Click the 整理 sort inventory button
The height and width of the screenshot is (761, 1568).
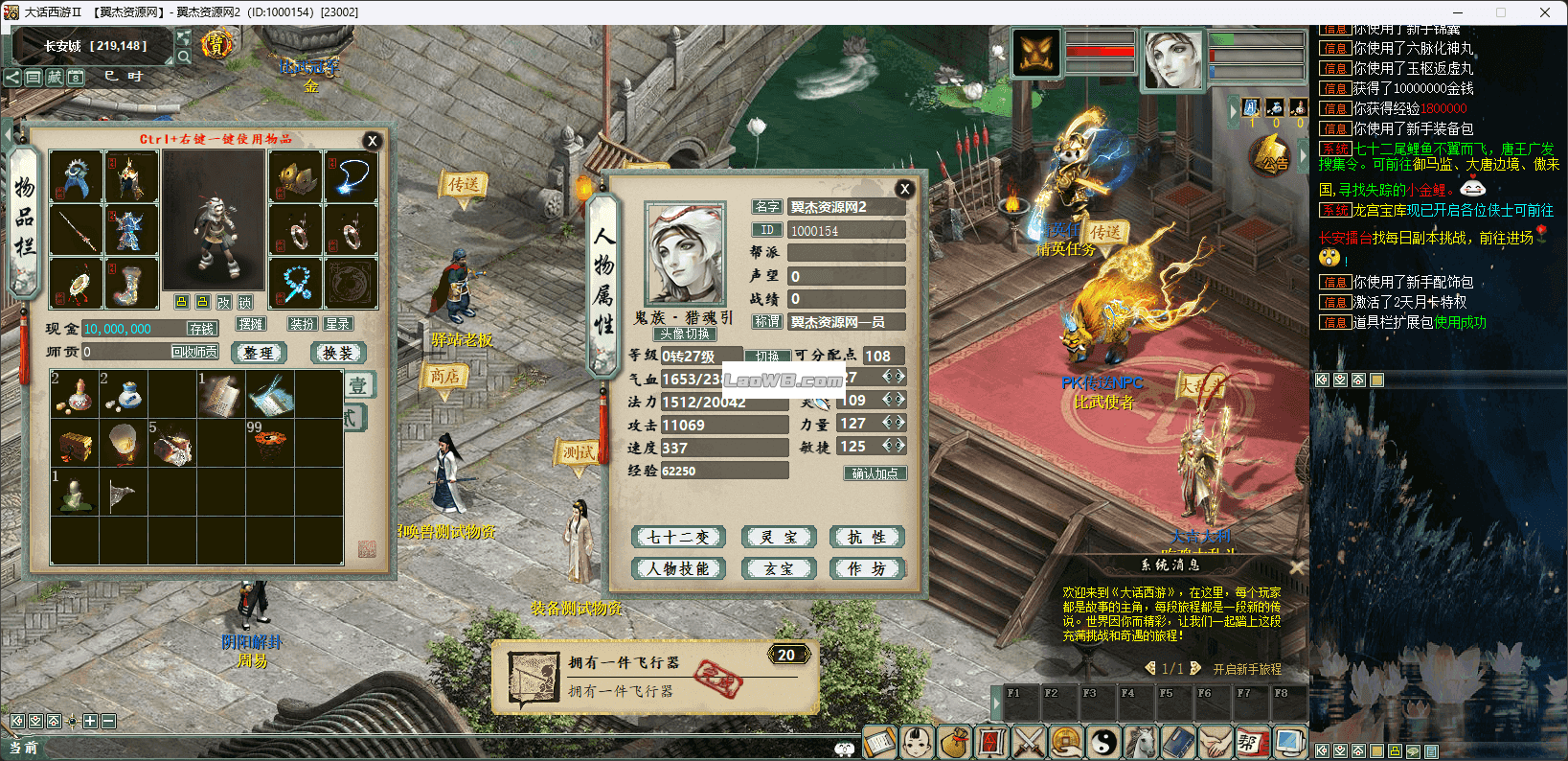point(259,353)
